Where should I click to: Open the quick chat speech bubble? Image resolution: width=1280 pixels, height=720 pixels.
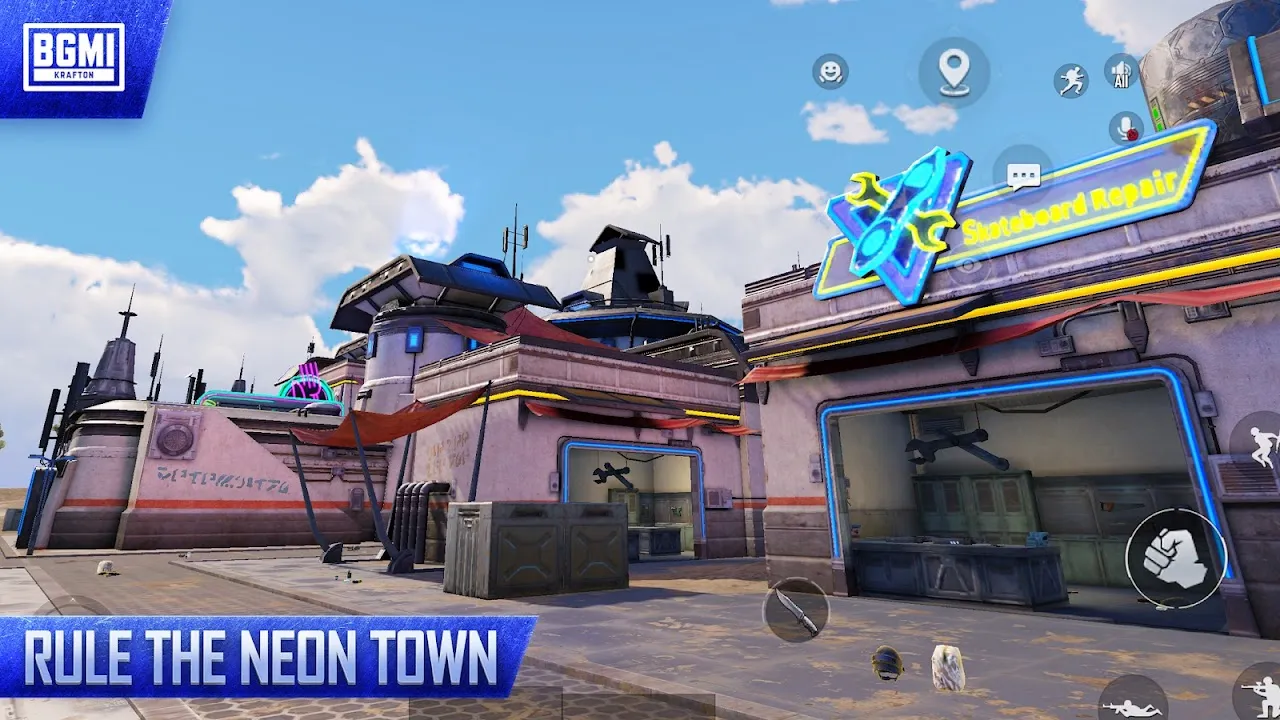pyautogui.click(x=1023, y=177)
